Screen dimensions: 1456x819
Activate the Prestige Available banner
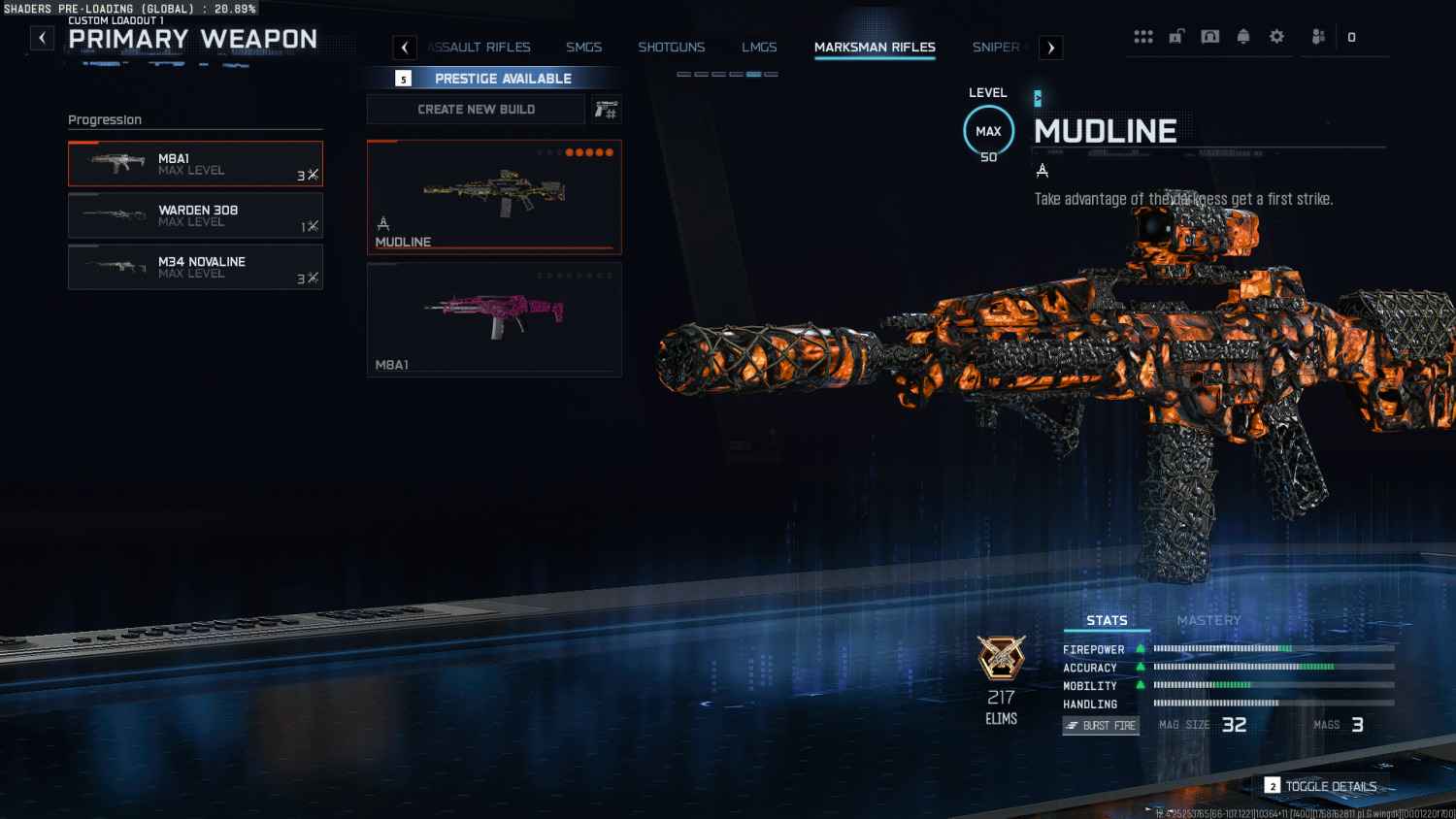point(494,79)
